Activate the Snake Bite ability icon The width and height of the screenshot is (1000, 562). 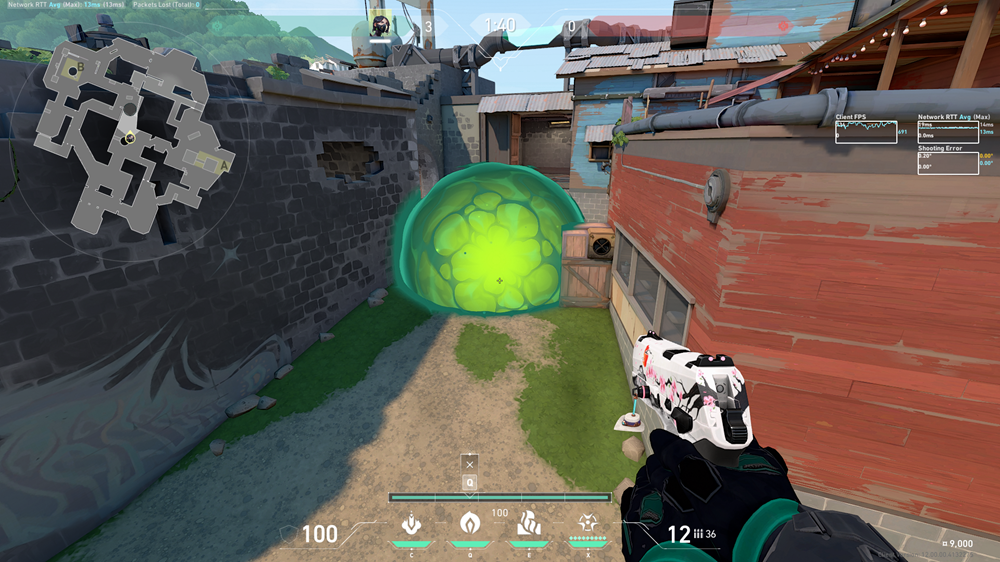point(410,523)
